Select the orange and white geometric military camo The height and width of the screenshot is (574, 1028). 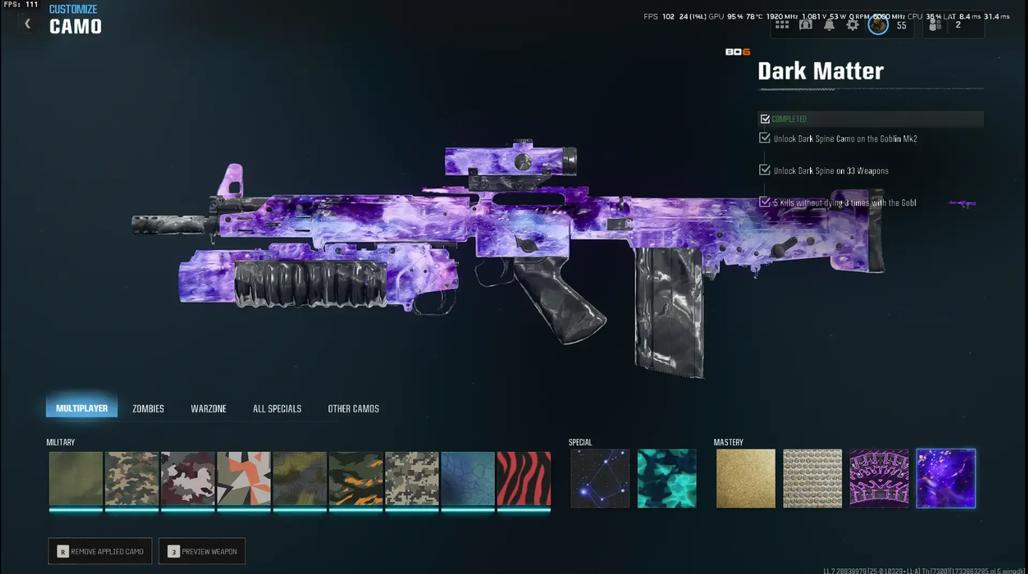pos(244,479)
